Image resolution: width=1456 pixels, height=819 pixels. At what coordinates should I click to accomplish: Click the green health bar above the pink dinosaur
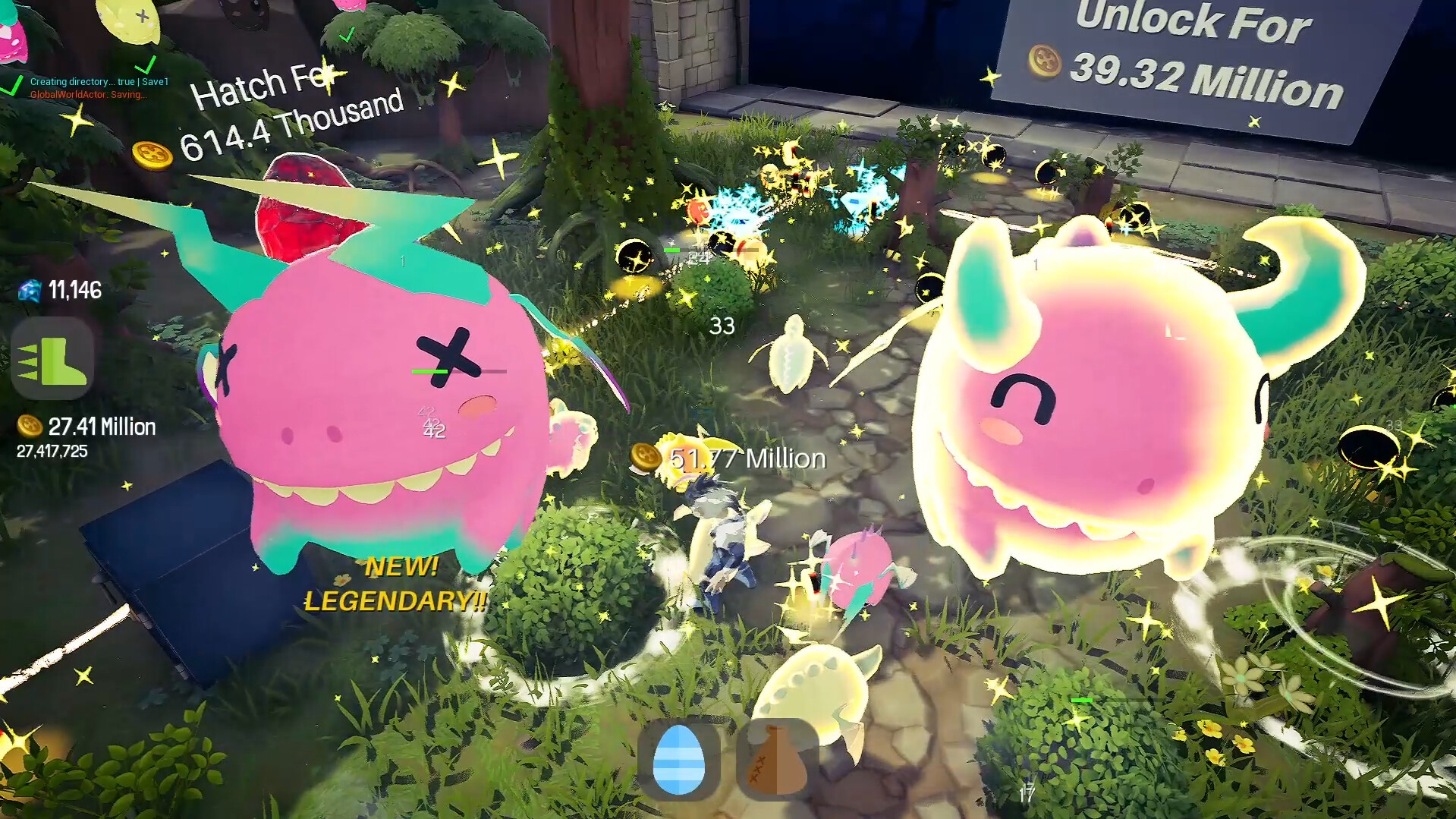[x=429, y=372]
